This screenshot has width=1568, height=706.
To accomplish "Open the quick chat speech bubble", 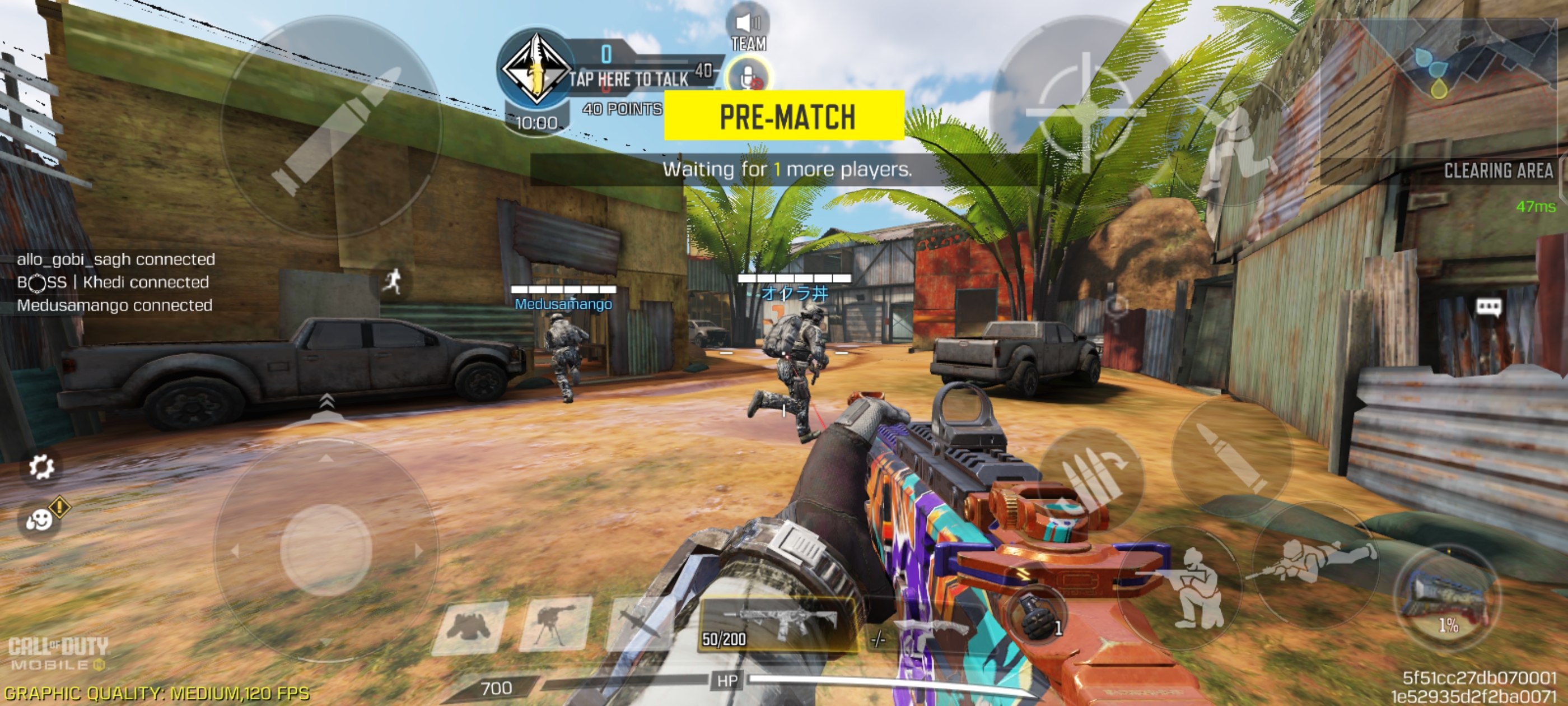I will coord(1488,306).
